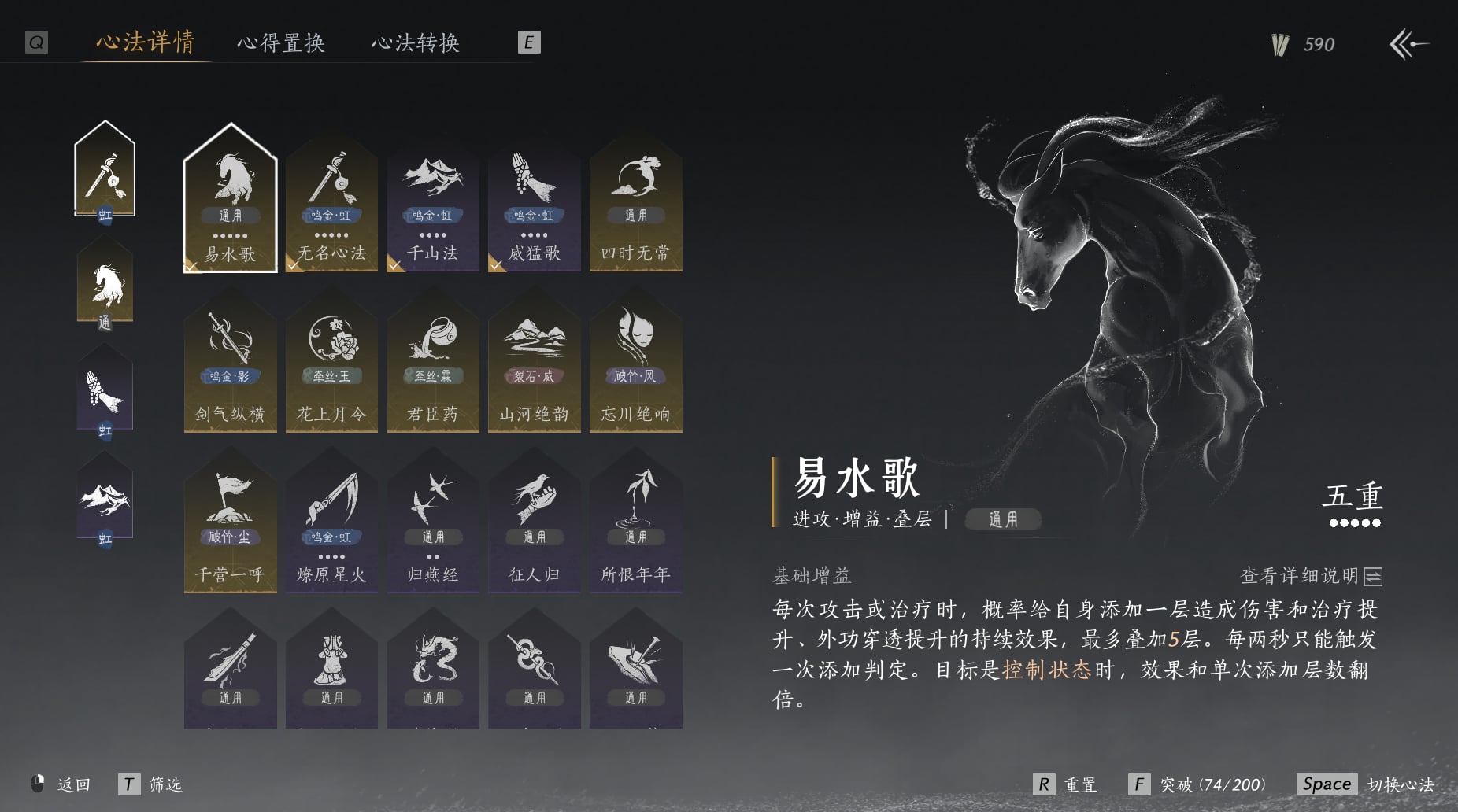Image resolution: width=1458 pixels, height=812 pixels.
Task: Click the back arrow in the top-right corner
Action: pyautogui.click(x=1409, y=44)
